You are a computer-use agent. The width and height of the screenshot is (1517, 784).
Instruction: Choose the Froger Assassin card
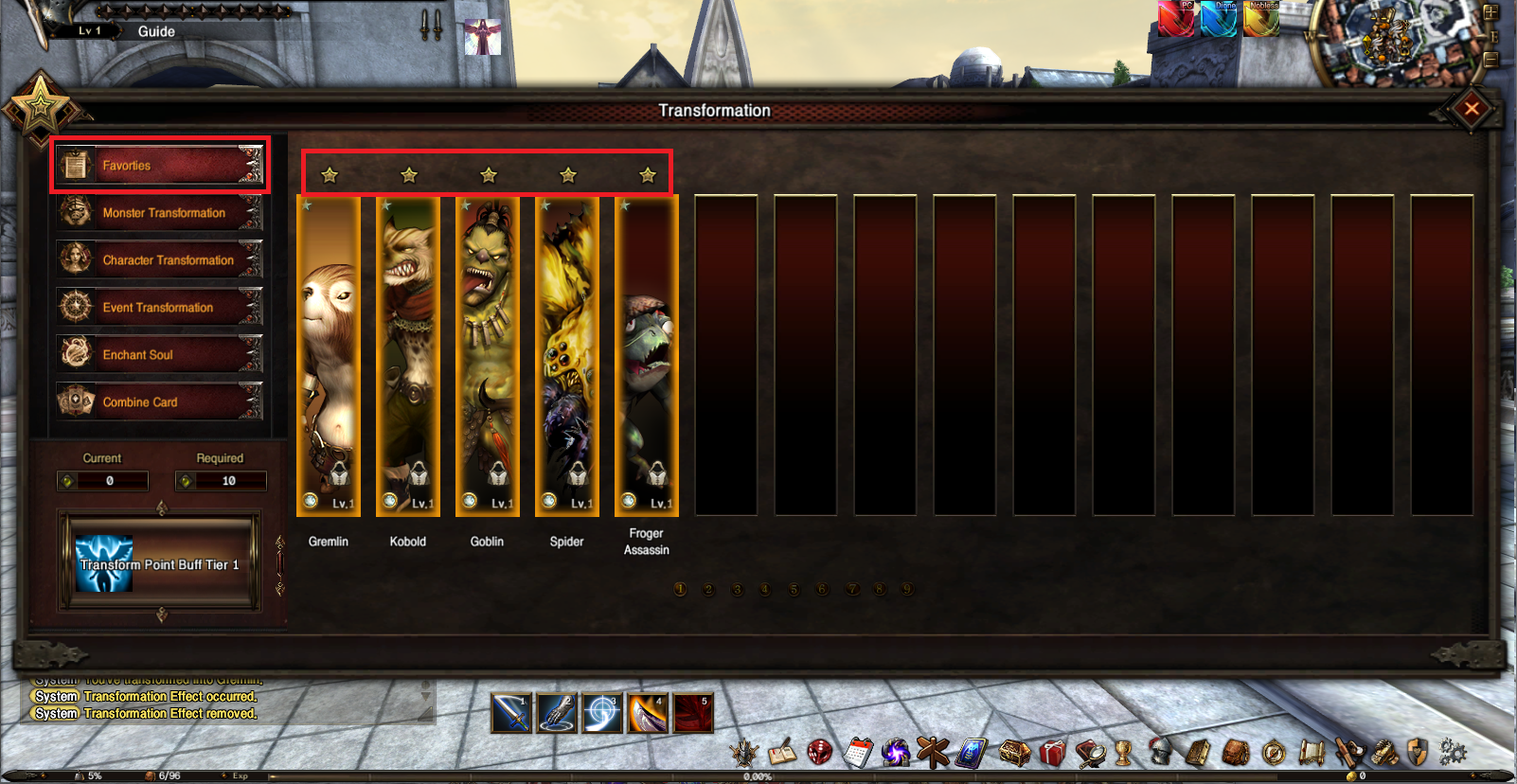(647, 355)
